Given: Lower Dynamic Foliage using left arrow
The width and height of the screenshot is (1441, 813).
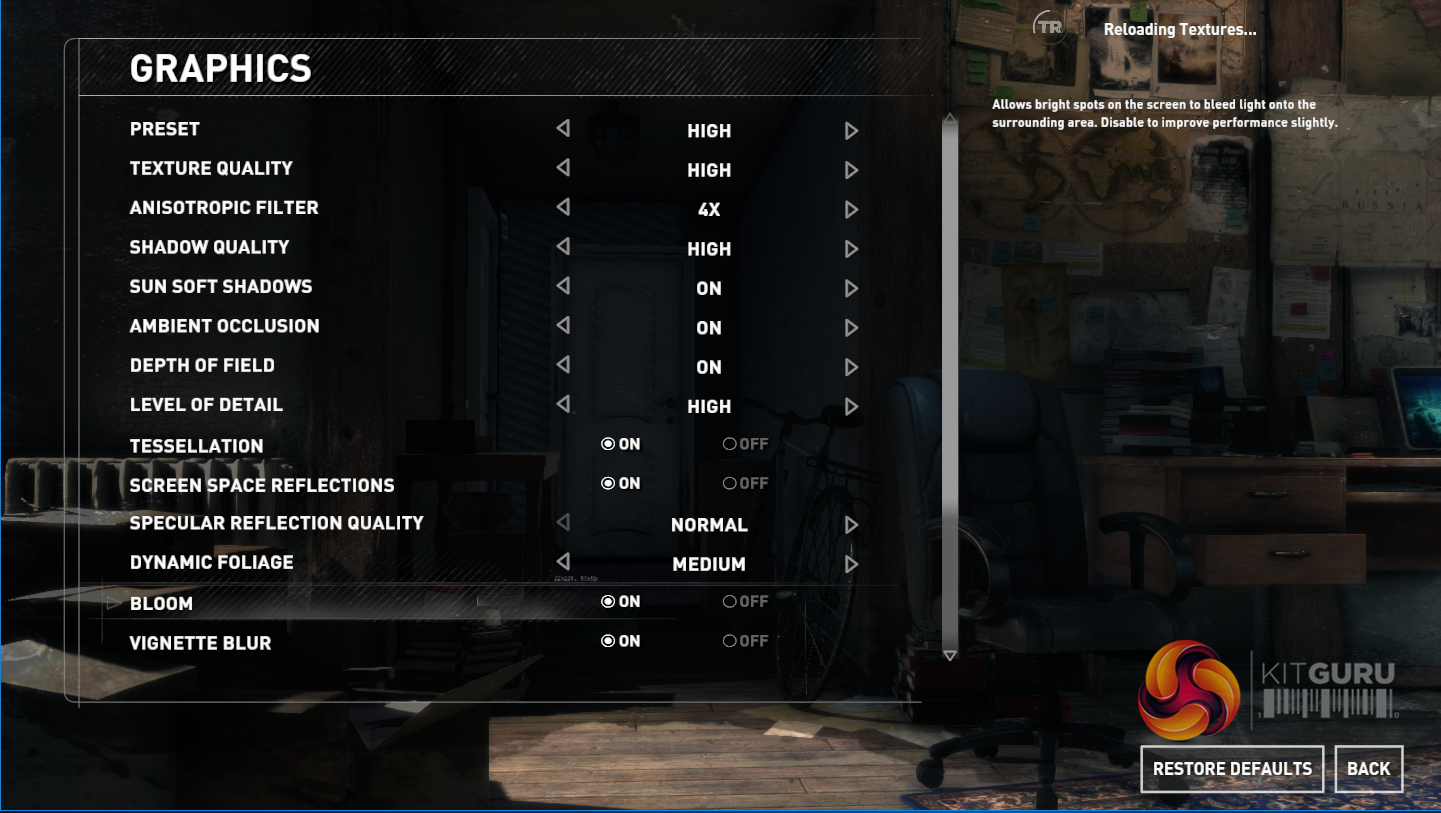Looking at the screenshot, I should pos(563,562).
